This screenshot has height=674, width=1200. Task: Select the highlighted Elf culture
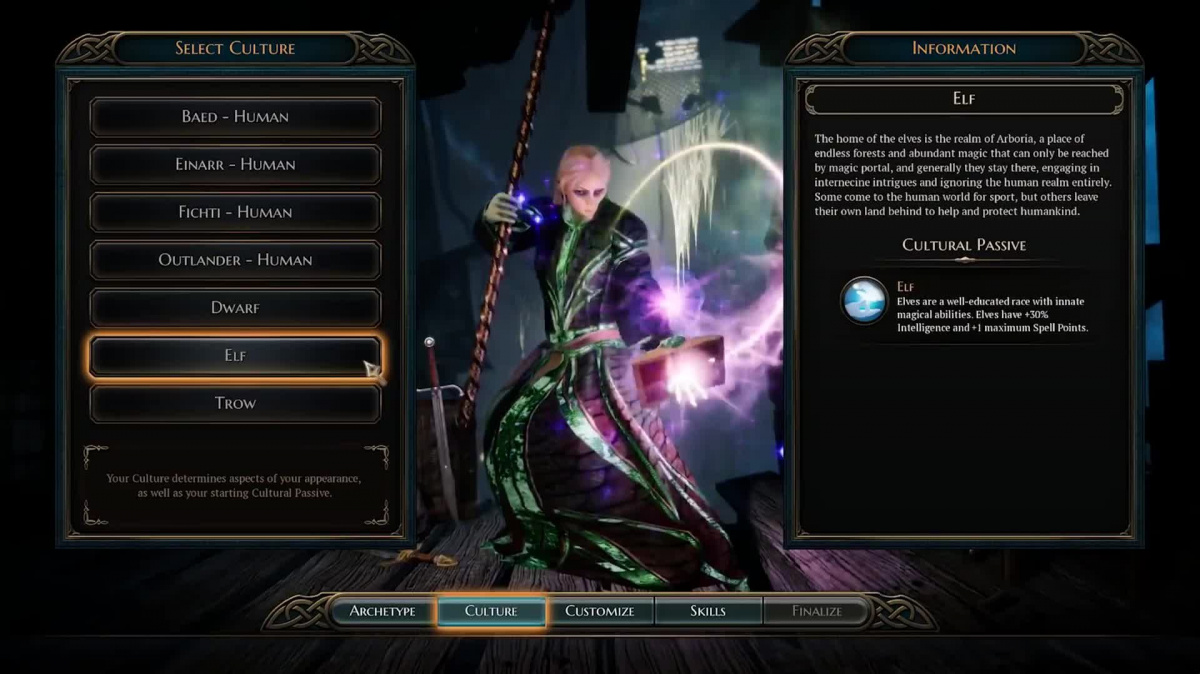235,356
